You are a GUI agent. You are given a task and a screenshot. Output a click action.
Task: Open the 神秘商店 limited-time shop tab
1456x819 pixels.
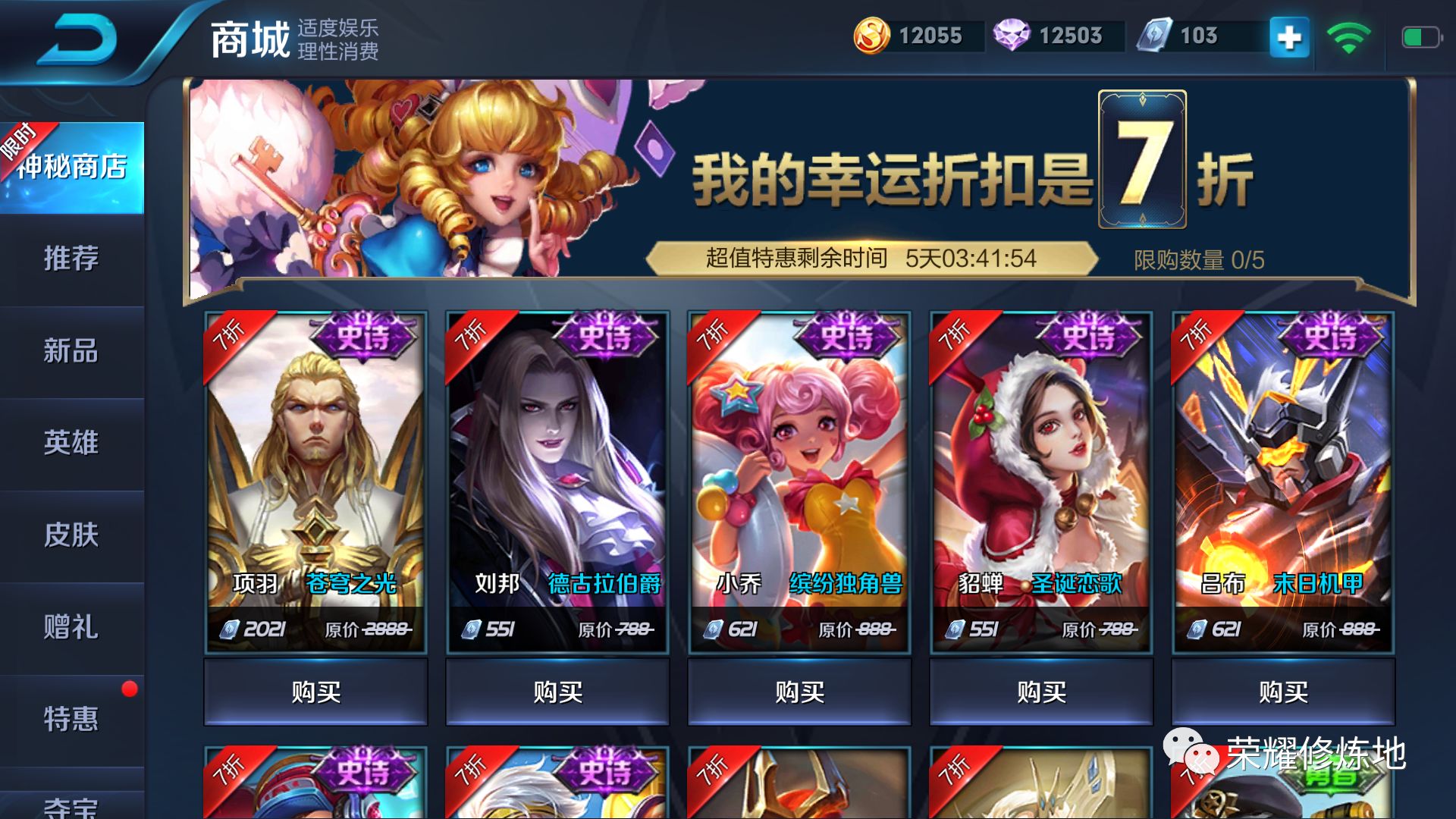72,167
